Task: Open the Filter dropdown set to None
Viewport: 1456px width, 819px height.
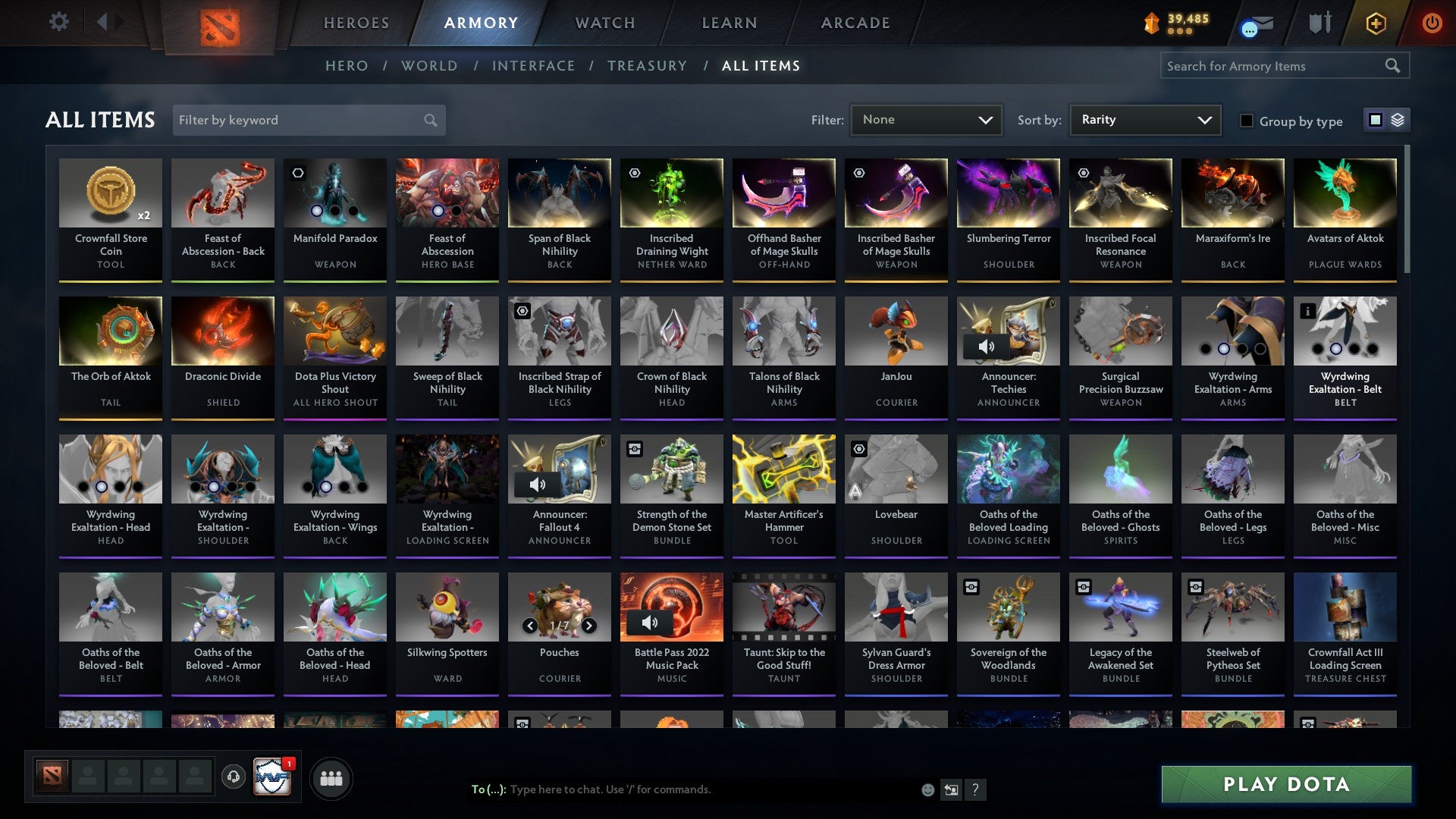Action: pos(927,119)
